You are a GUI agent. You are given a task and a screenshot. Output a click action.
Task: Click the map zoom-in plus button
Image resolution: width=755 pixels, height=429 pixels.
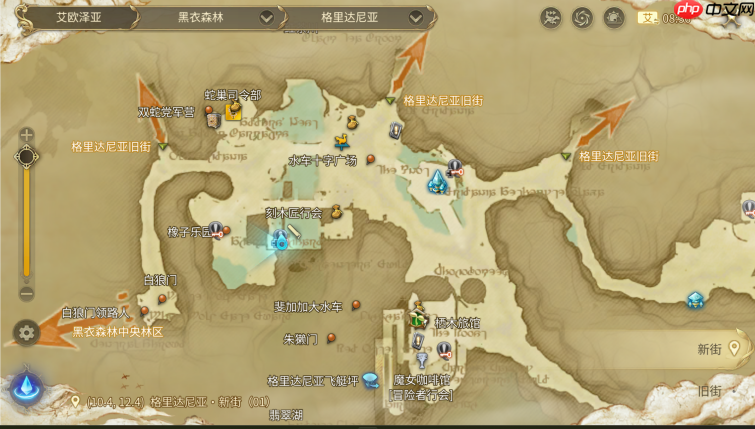coord(27,135)
